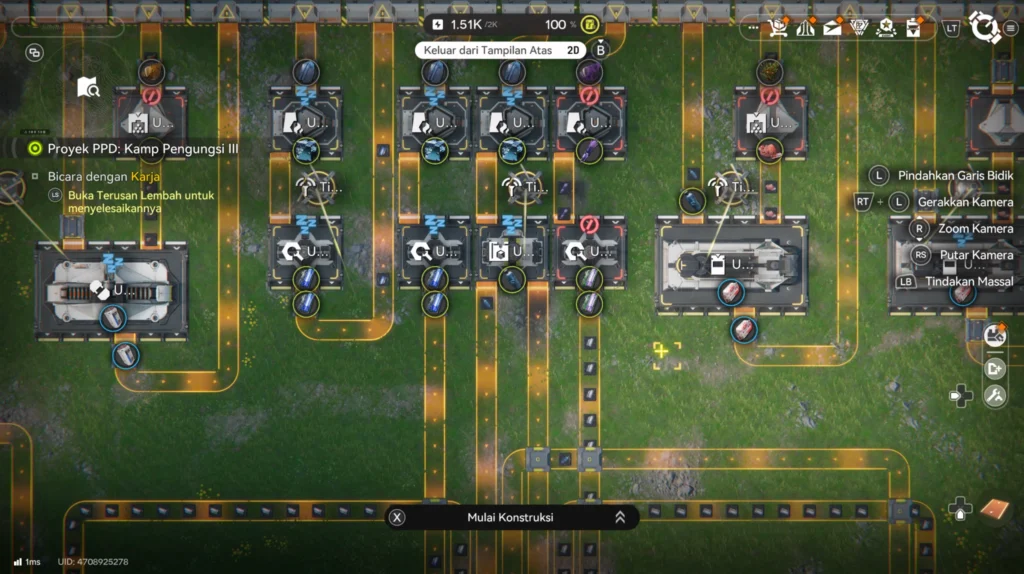
Task: Expand the Mulai Konstruksi panel arrows
Action: click(620, 517)
